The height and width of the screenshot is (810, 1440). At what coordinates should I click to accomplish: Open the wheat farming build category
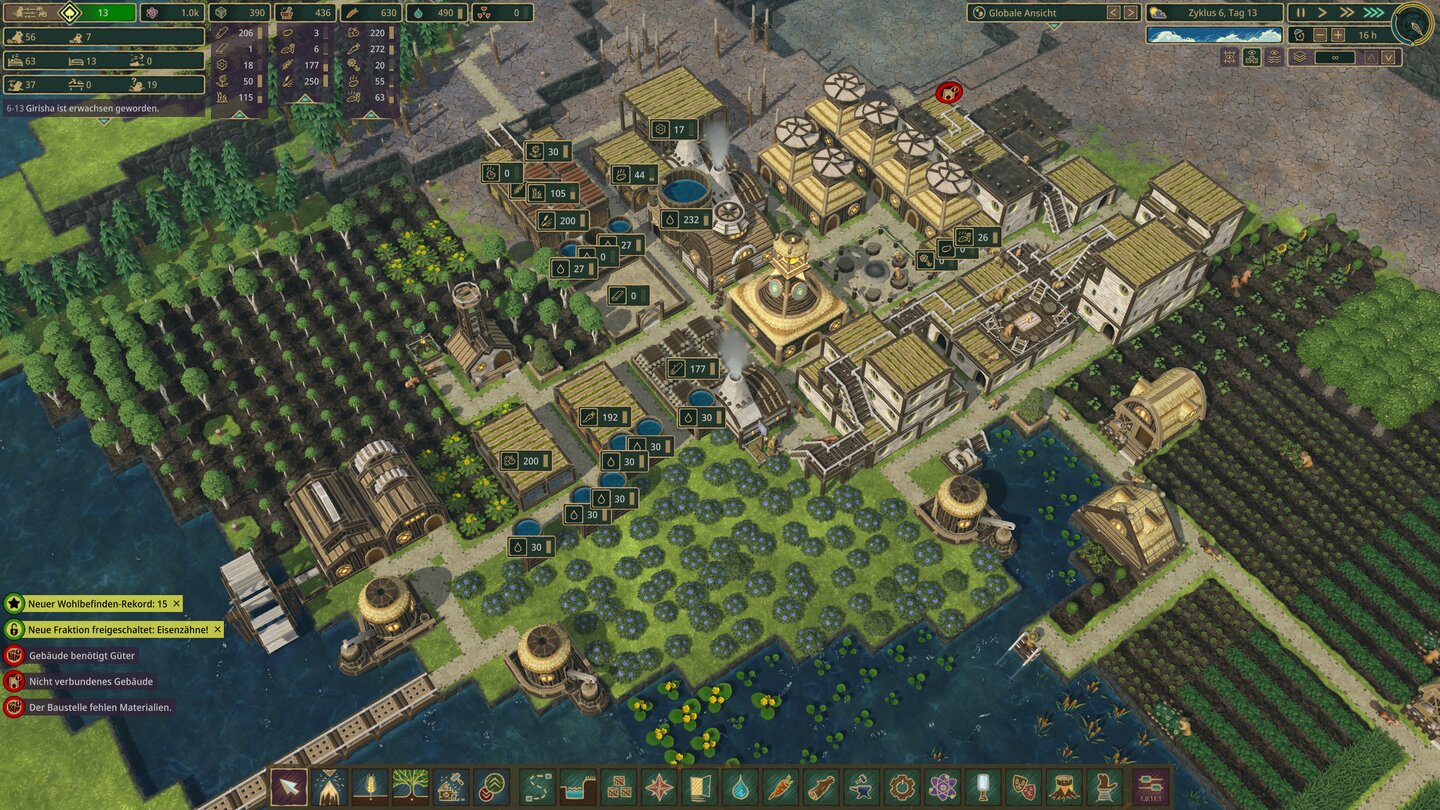(x=369, y=787)
